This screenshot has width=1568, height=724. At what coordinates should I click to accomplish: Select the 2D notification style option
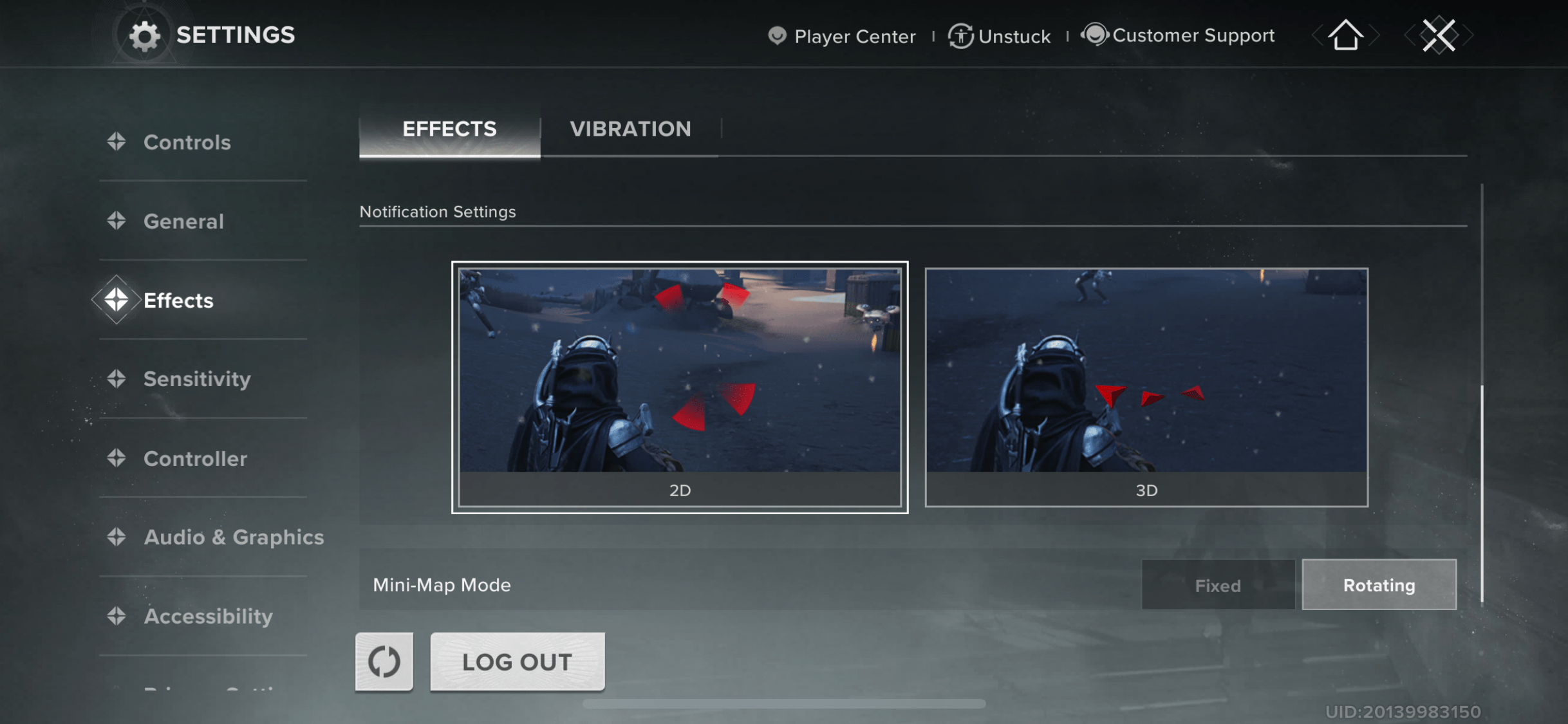680,386
